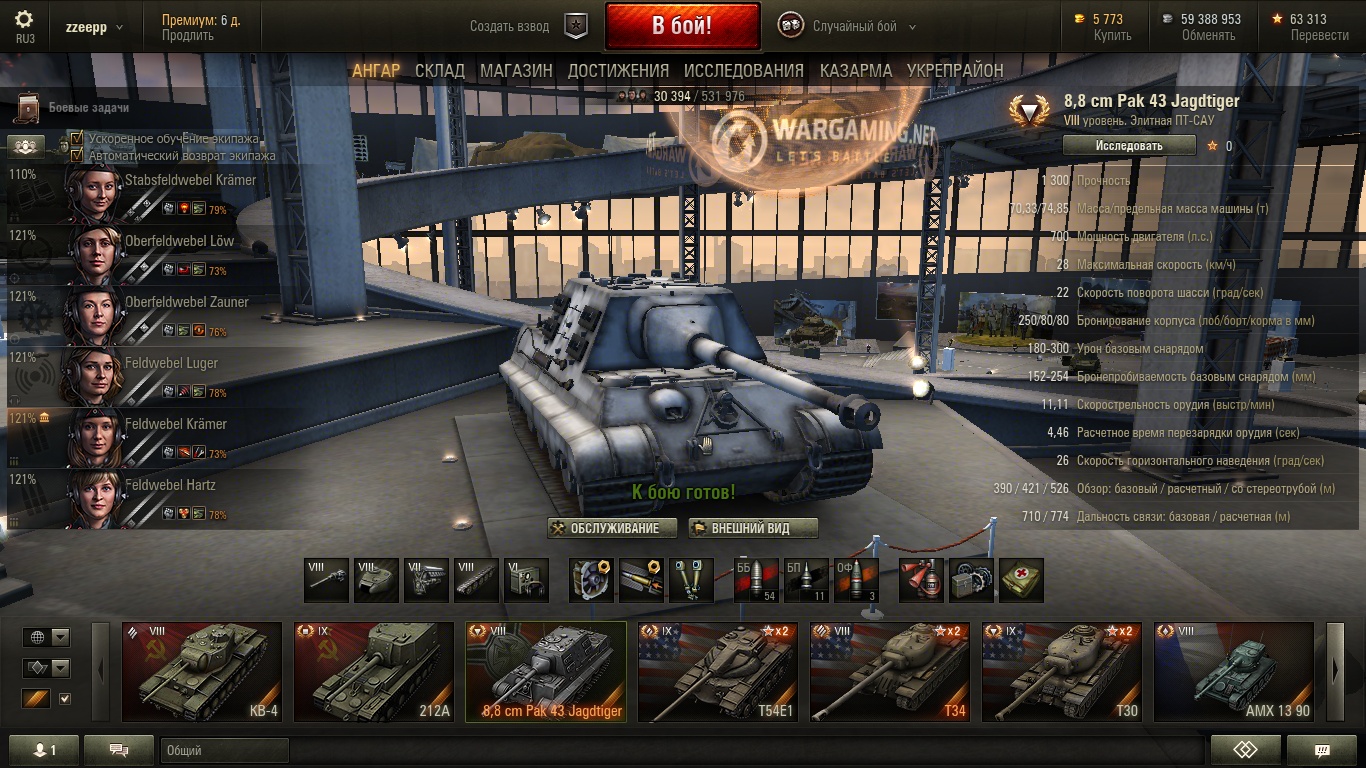This screenshot has width=1366, height=768.
Task: Open the Случайный бой battle type dropdown
Action: [x=861, y=27]
